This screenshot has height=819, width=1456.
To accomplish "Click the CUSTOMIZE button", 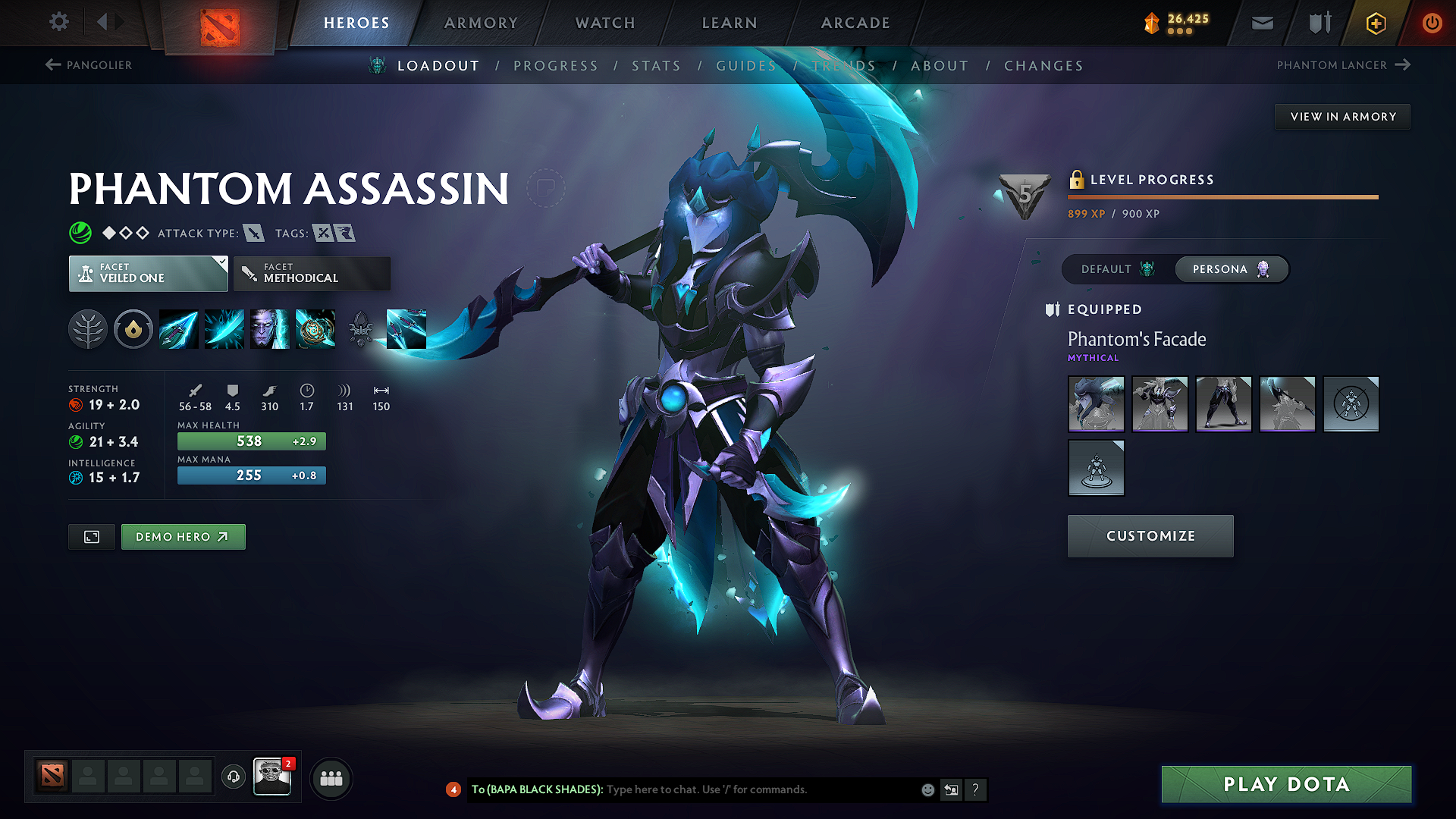I will [1150, 535].
